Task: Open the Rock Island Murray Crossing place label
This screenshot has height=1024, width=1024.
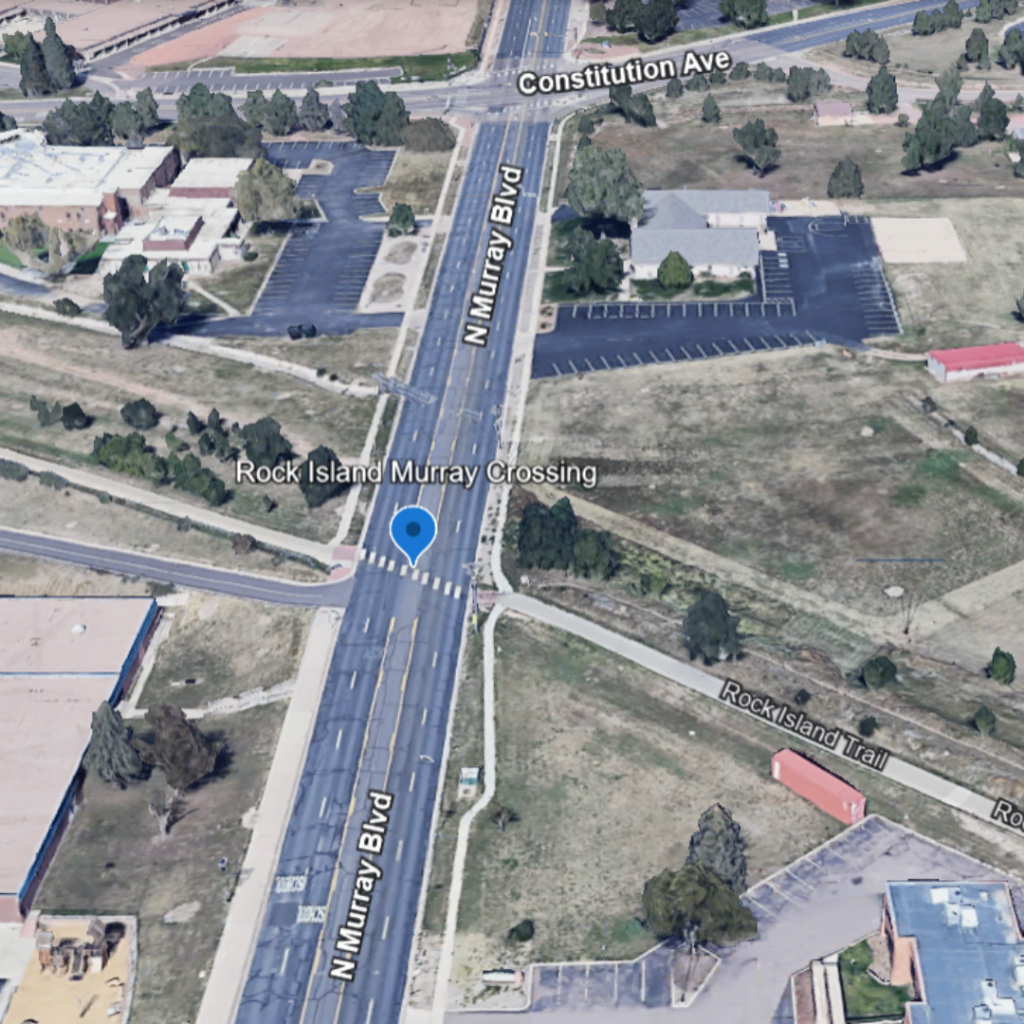Action: 416,473
